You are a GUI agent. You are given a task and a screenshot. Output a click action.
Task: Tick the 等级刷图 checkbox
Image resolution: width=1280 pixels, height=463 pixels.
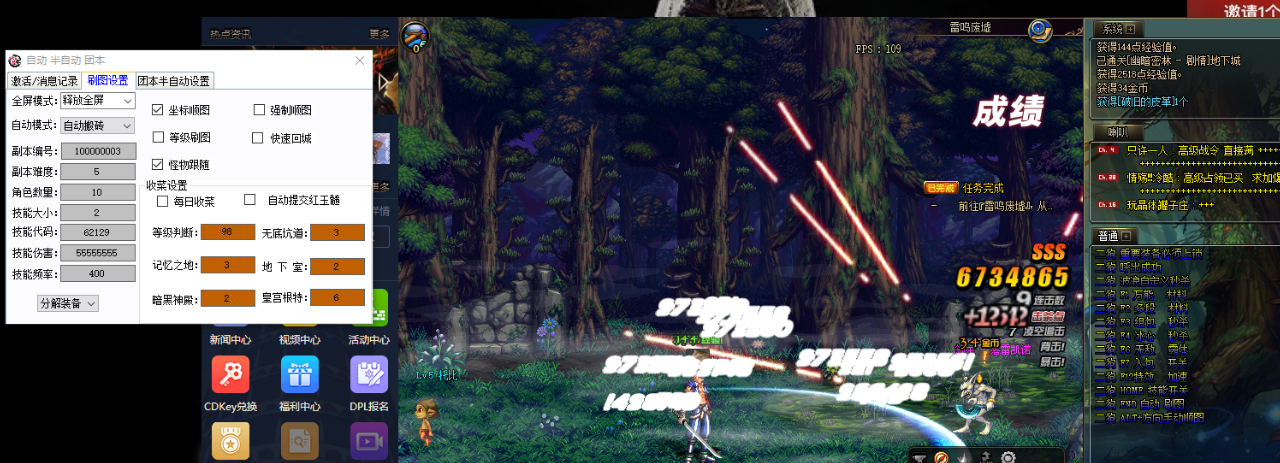[x=158, y=137]
